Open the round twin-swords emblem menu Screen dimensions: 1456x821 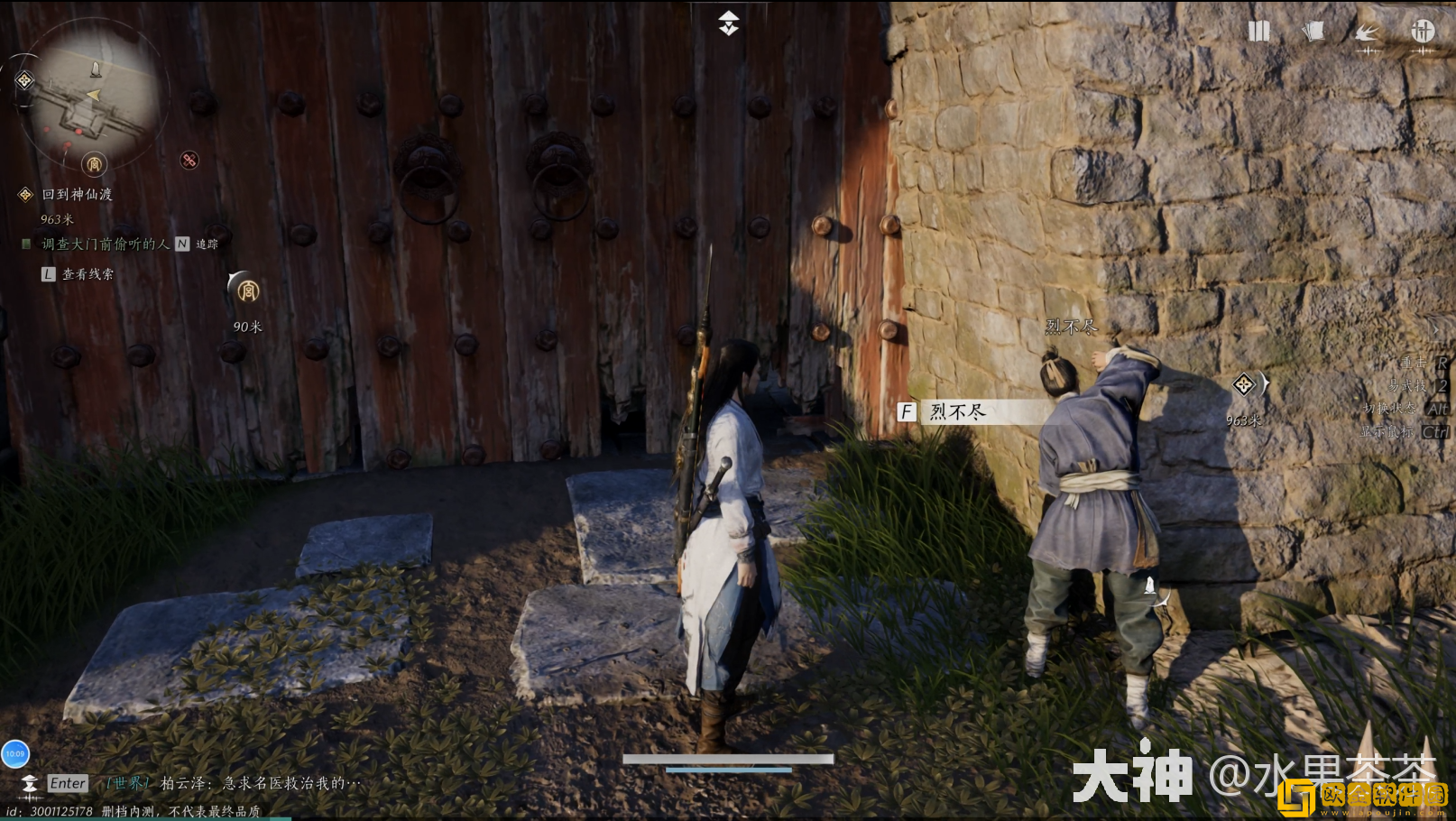[x=1423, y=32]
